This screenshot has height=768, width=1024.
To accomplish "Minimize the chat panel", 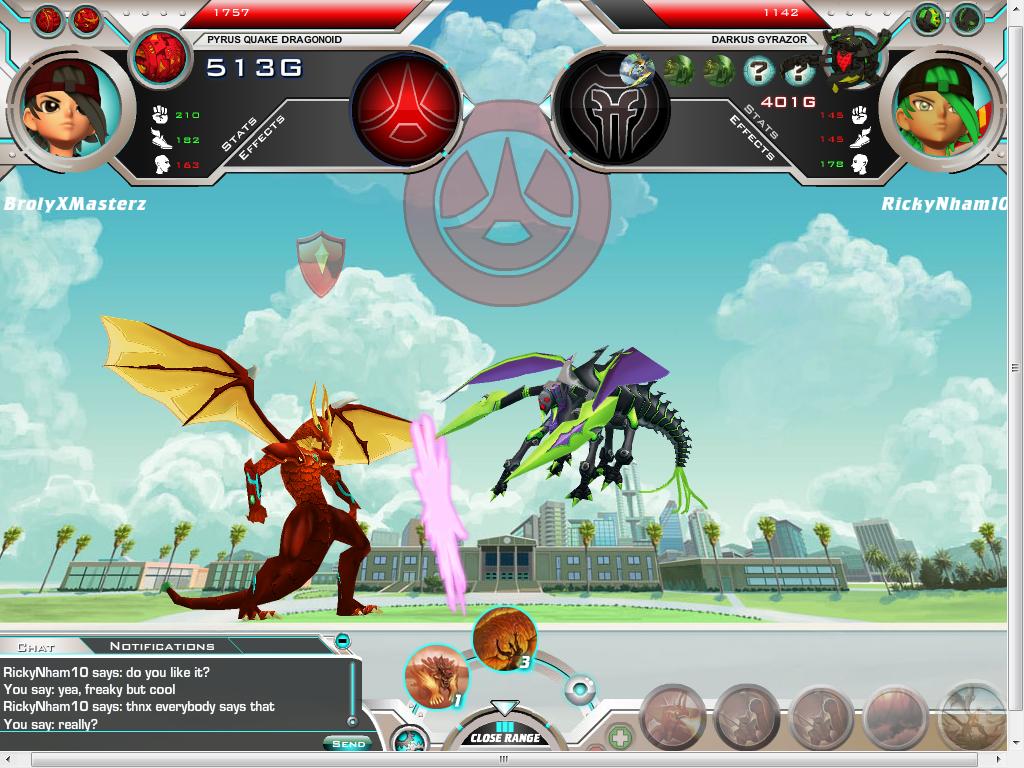I will pos(343,641).
